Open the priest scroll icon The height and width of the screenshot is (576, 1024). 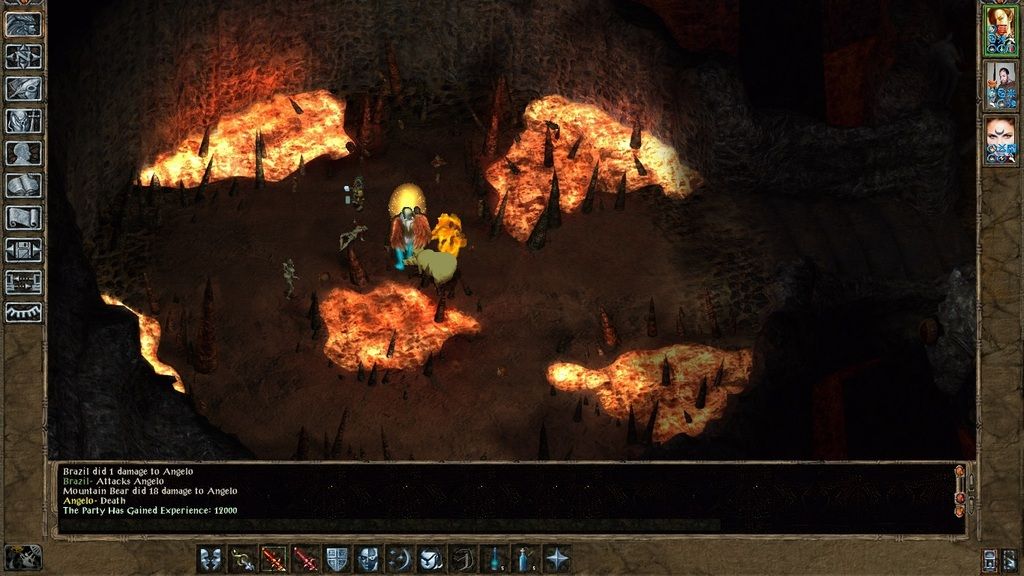click(22, 217)
